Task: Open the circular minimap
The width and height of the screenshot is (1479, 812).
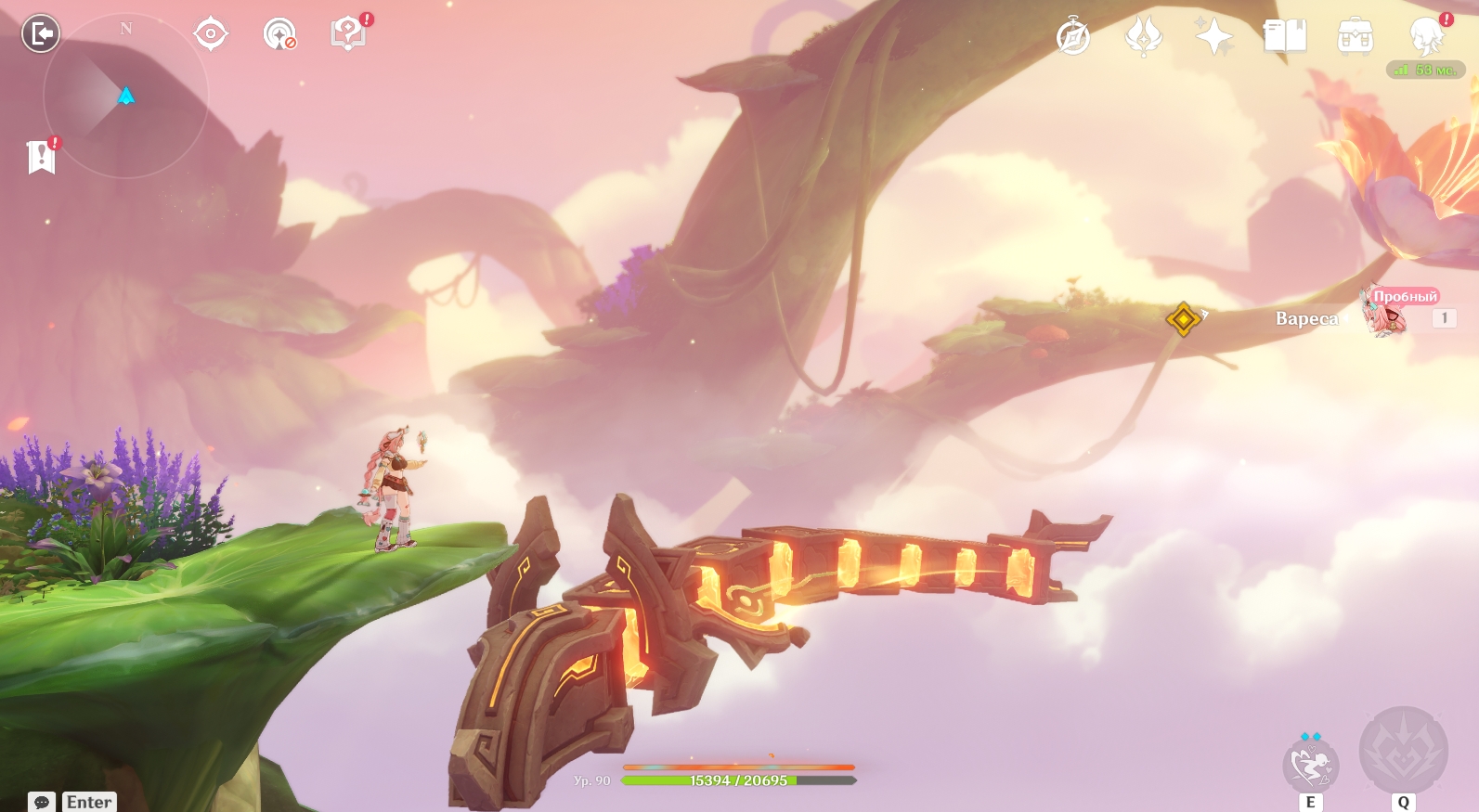Action: click(x=125, y=96)
